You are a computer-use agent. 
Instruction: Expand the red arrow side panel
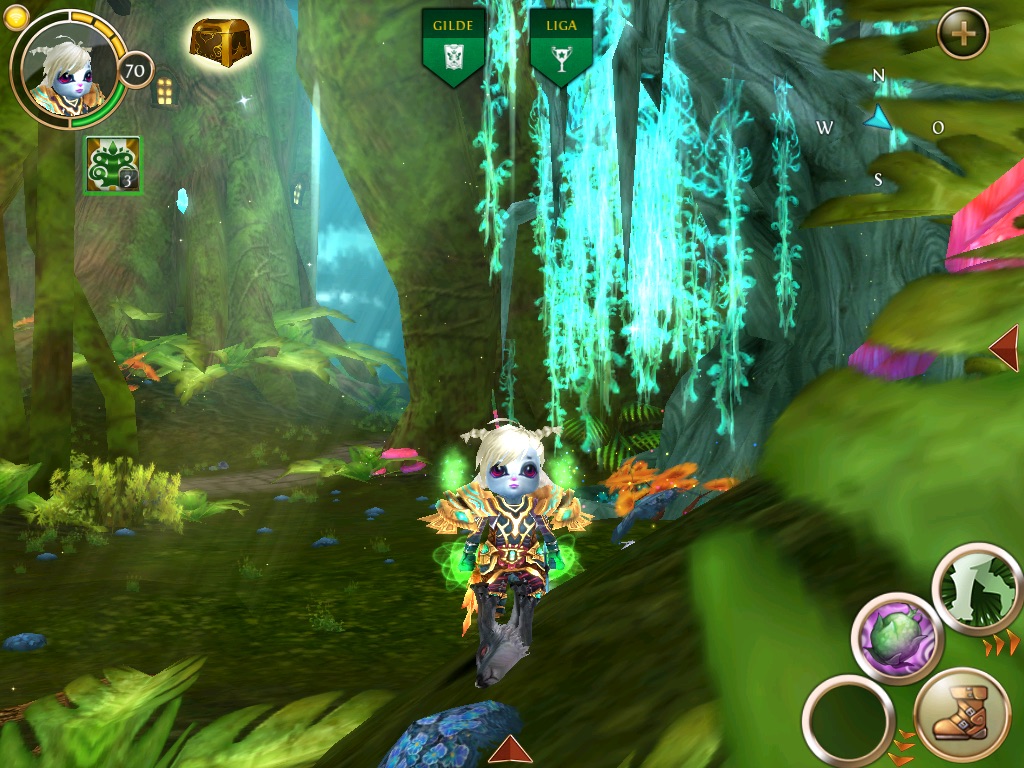point(1004,347)
